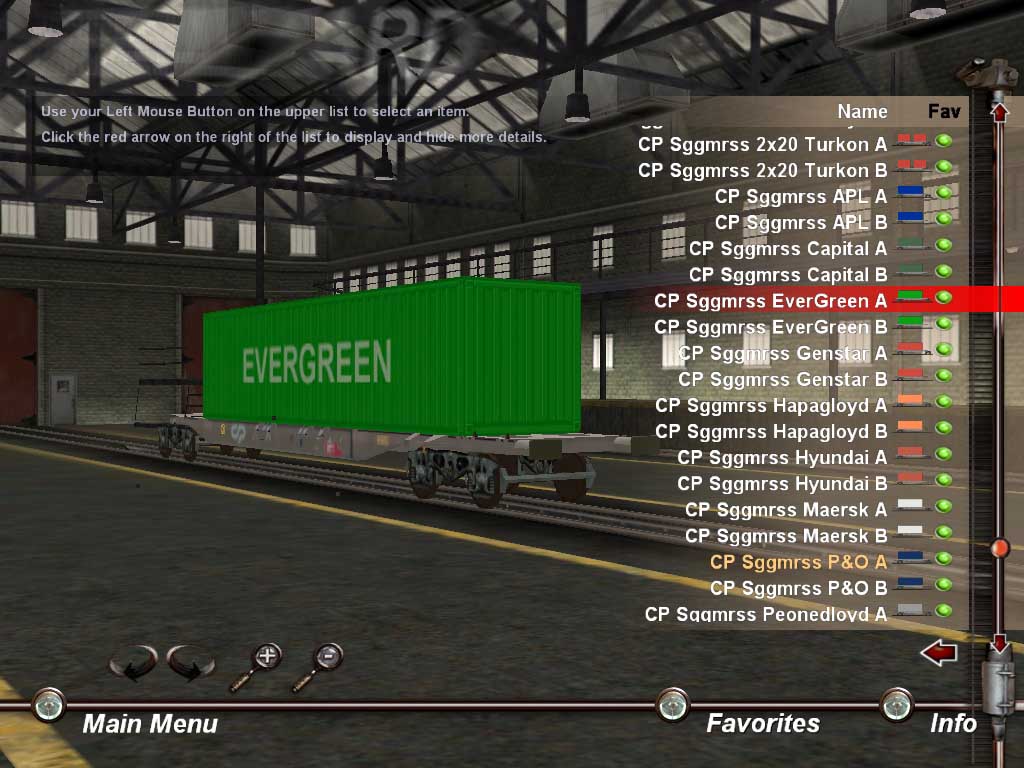This screenshot has height=768, width=1024.
Task: Toggle favorite light for CP Sggmrss P&O B
Action: (x=943, y=584)
